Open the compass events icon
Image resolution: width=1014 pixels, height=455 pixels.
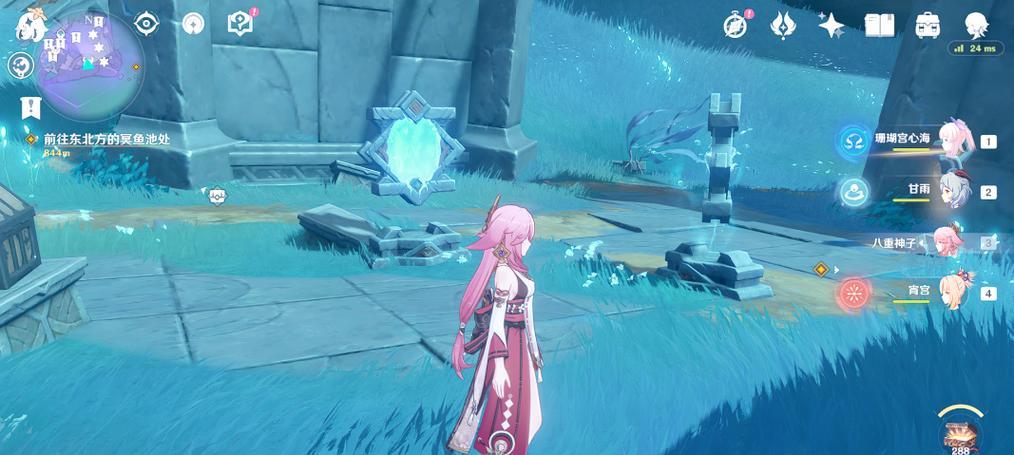click(x=735, y=26)
